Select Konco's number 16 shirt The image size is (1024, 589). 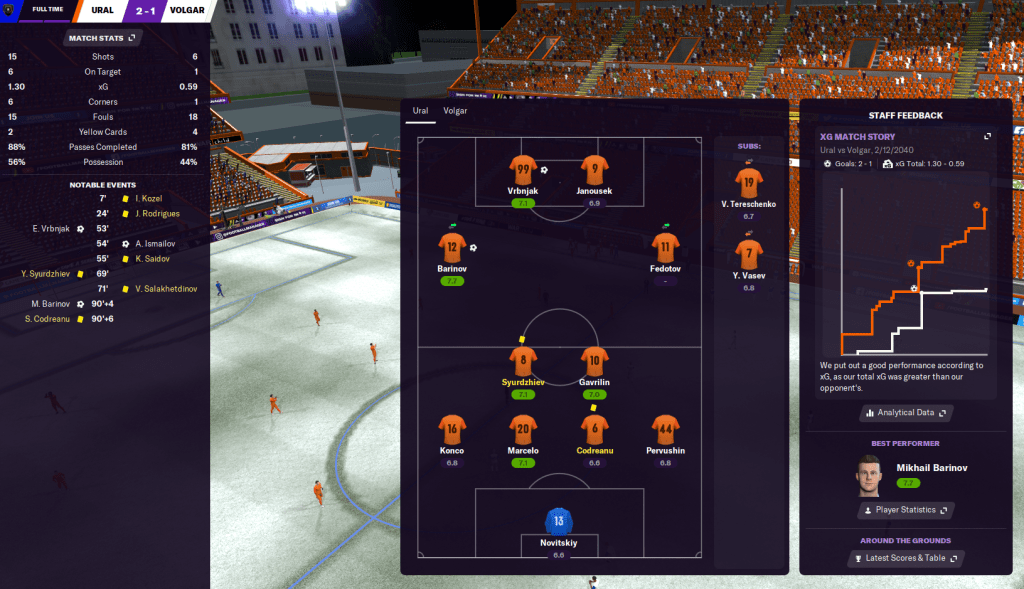452,429
